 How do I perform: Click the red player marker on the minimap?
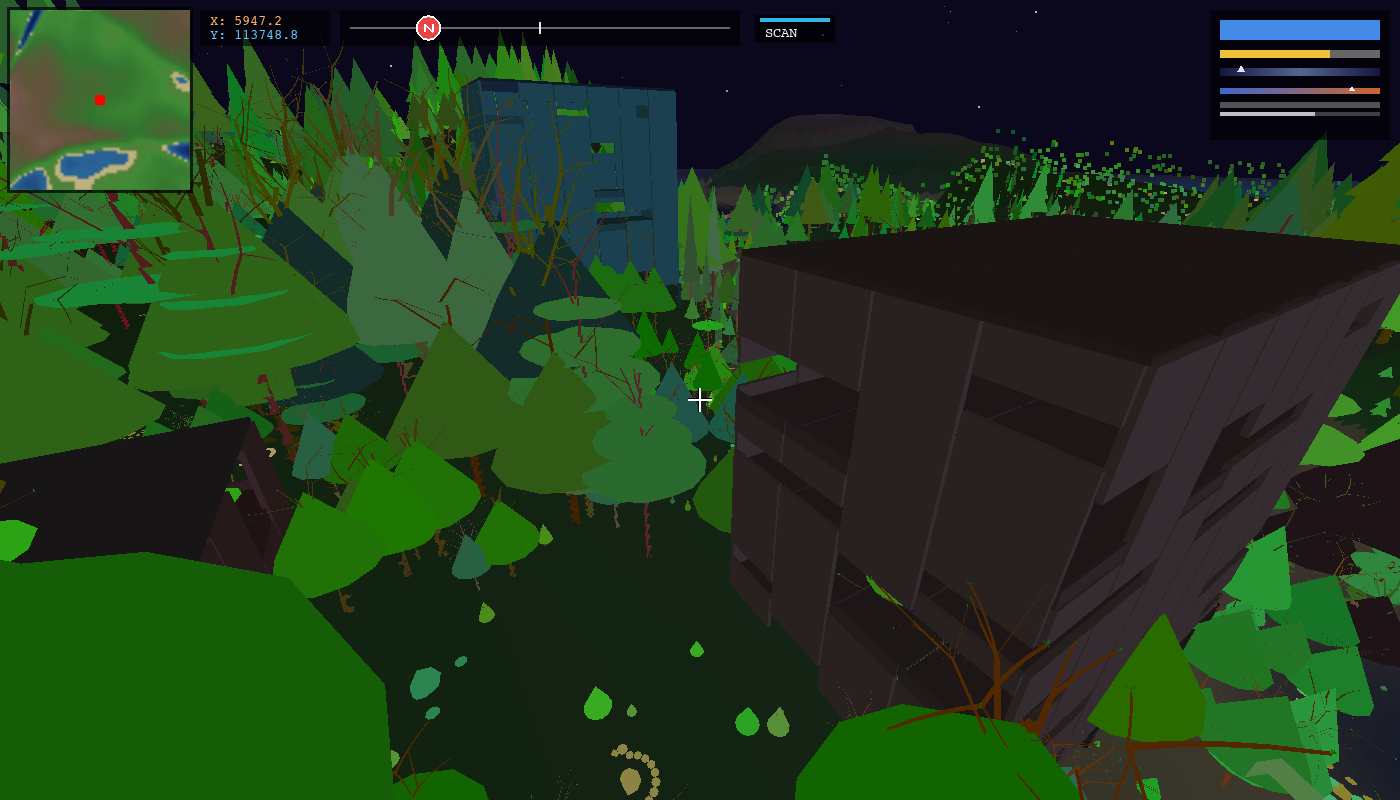[98, 99]
